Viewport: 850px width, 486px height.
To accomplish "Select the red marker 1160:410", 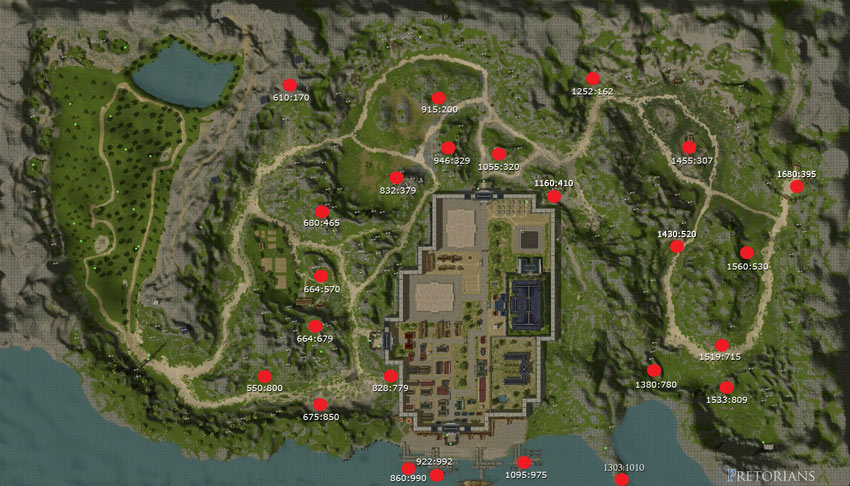I will pos(554,197).
